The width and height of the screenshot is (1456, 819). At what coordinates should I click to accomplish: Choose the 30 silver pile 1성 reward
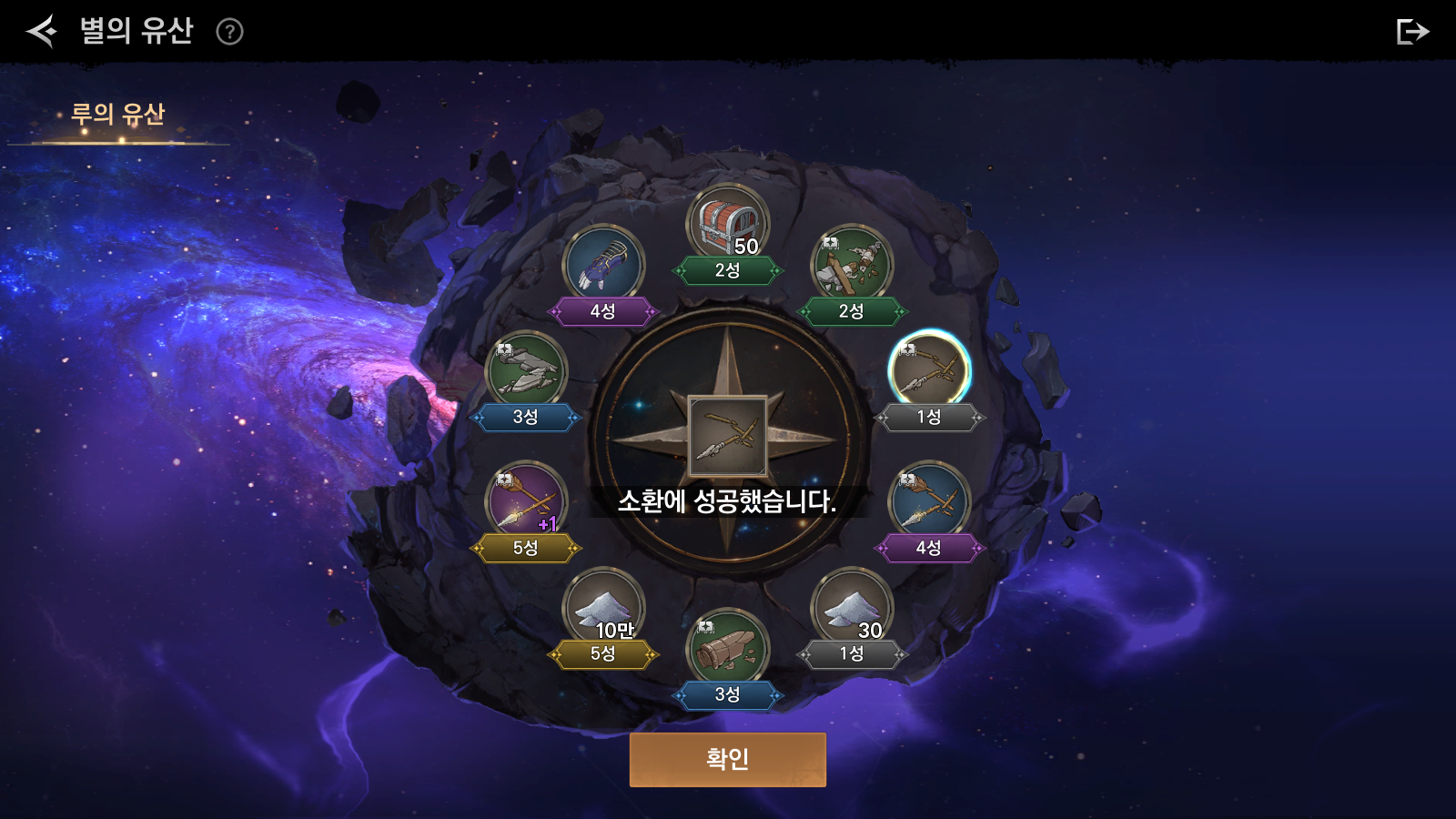point(851,607)
